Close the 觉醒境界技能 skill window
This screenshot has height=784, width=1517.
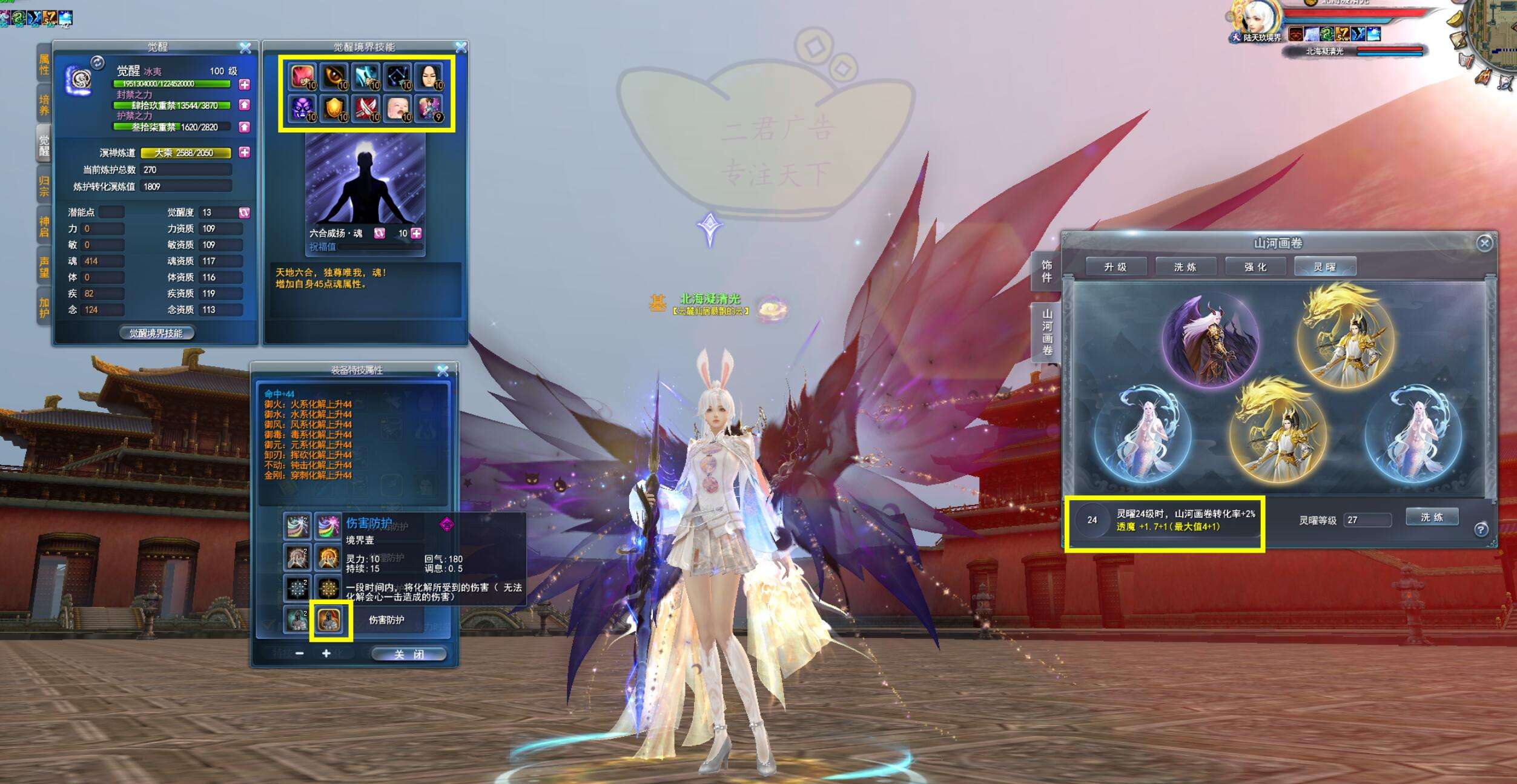461,47
